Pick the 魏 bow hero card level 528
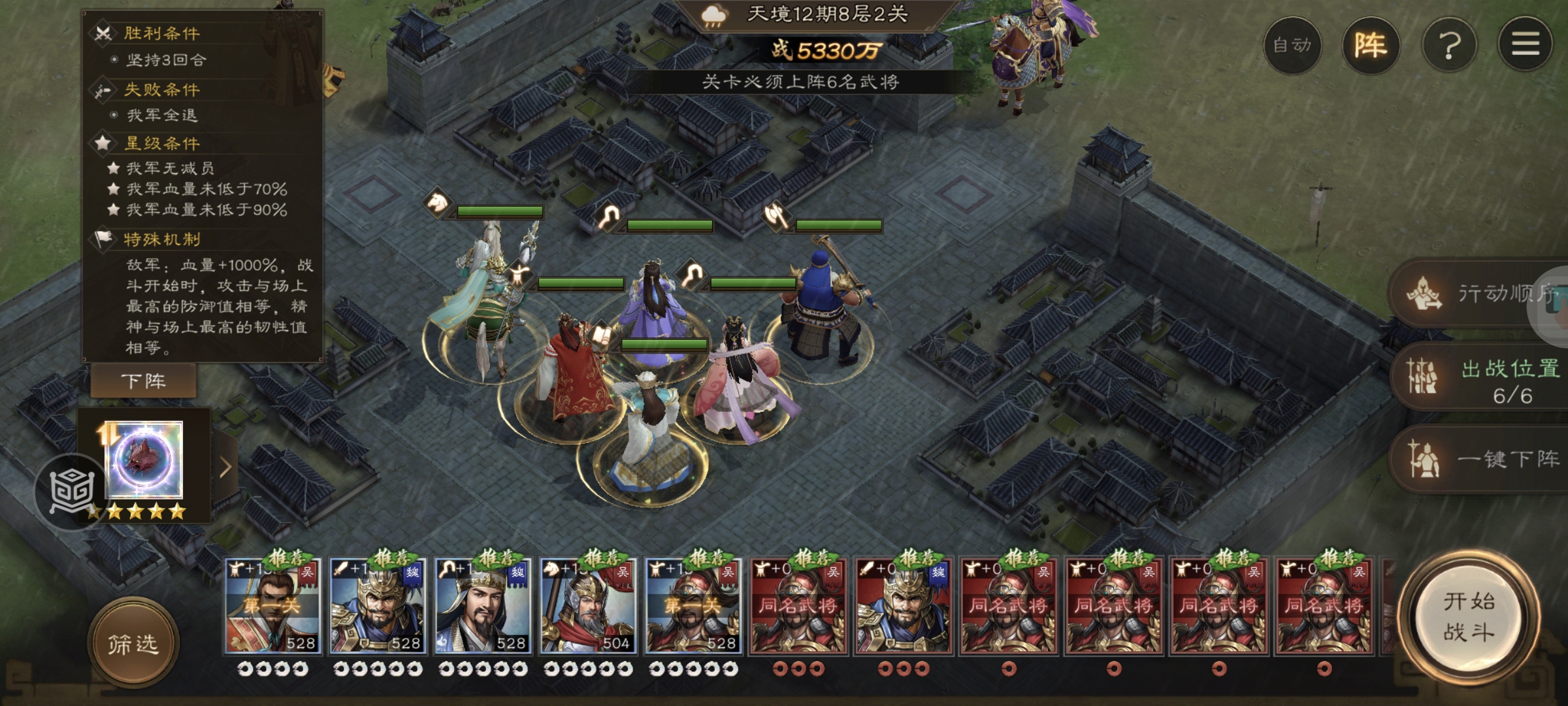The image size is (1568, 706). [x=483, y=606]
